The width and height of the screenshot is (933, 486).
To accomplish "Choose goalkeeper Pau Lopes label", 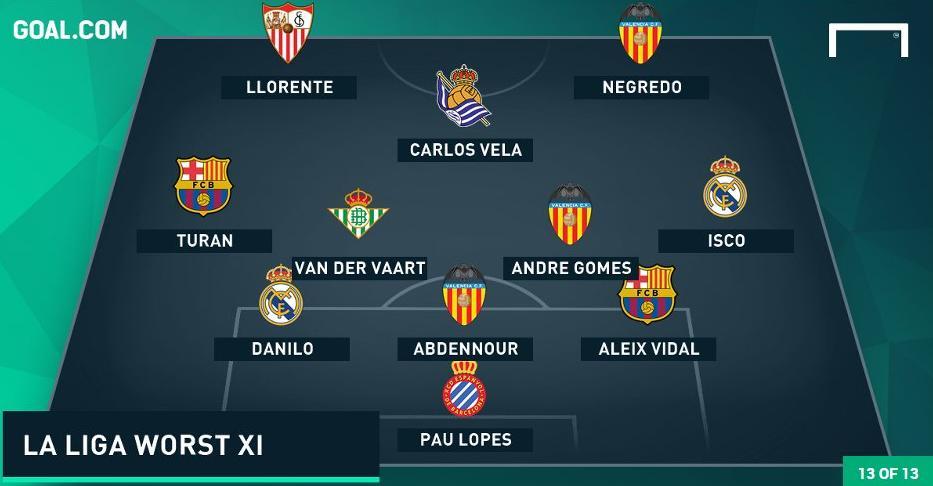I will coord(465,439).
